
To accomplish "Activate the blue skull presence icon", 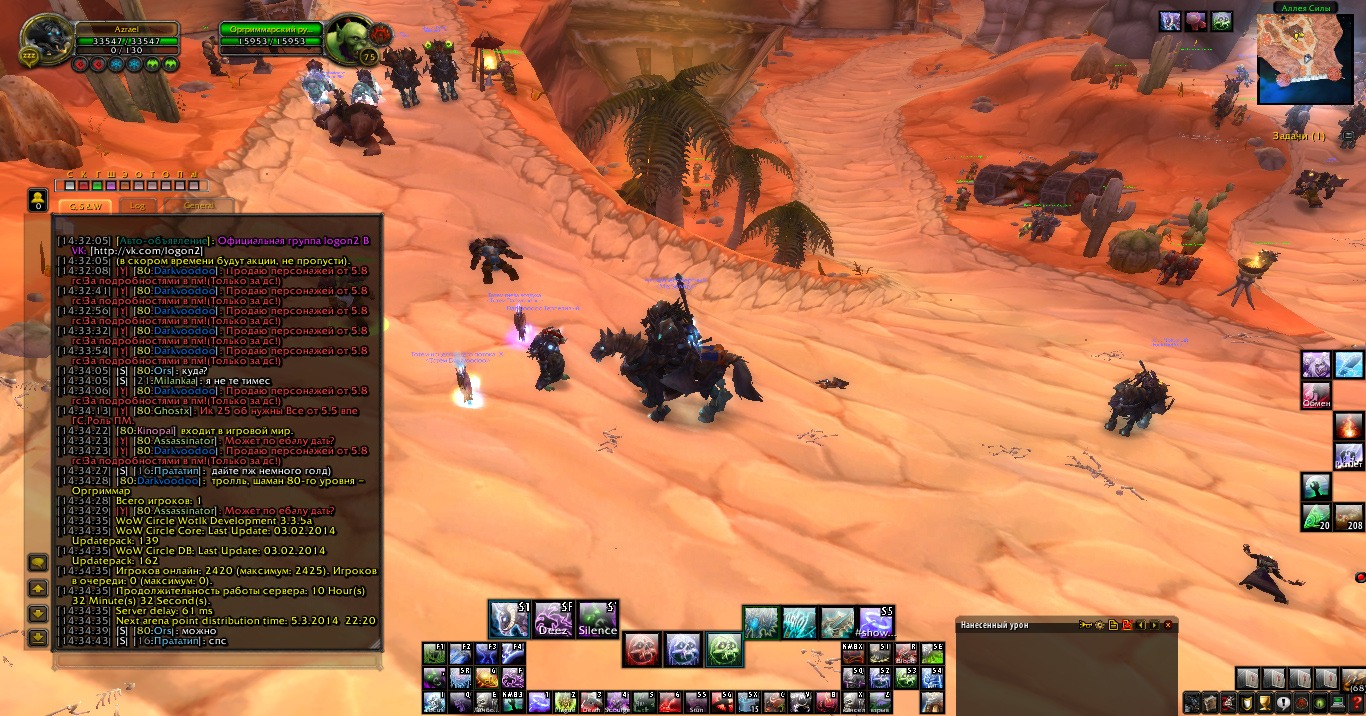I will [x=683, y=650].
